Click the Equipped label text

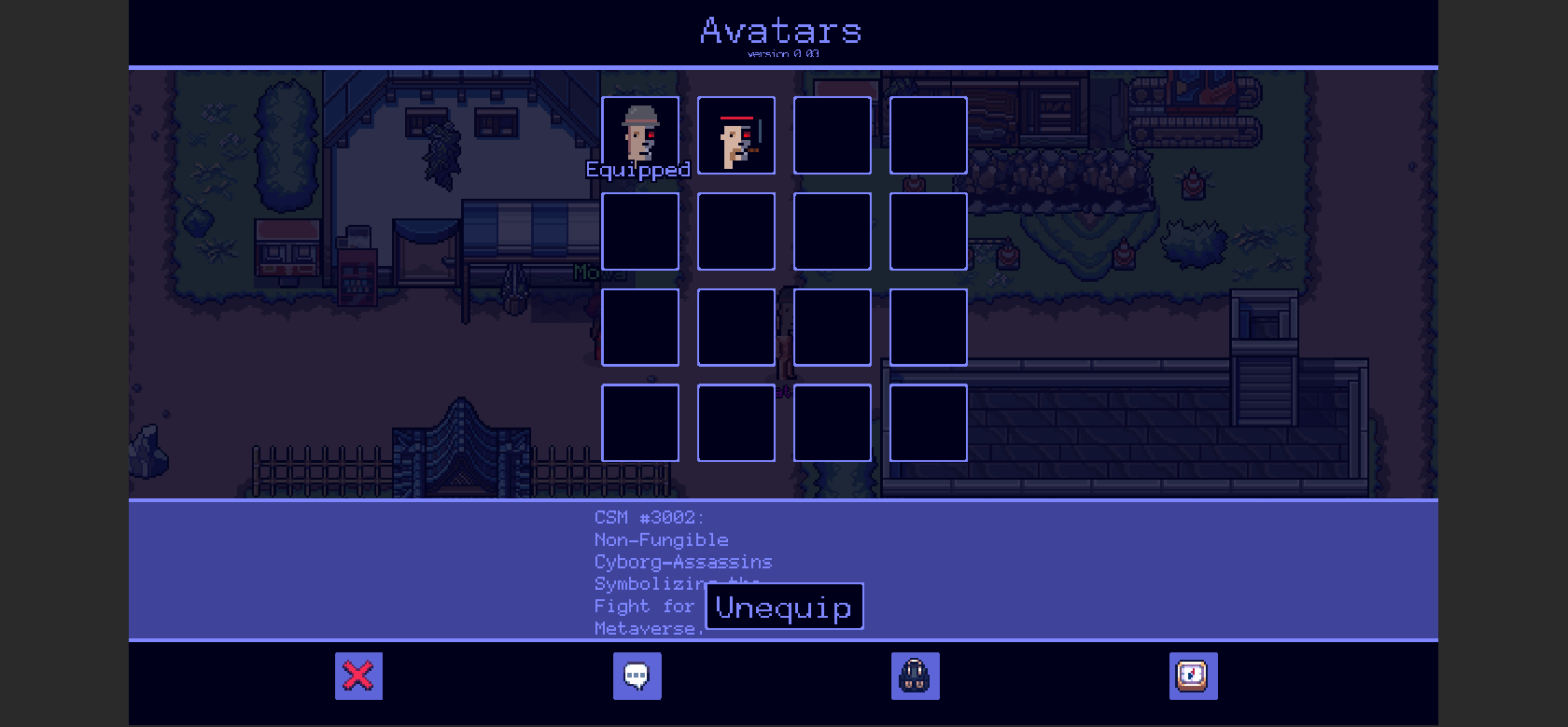(638, 170)
